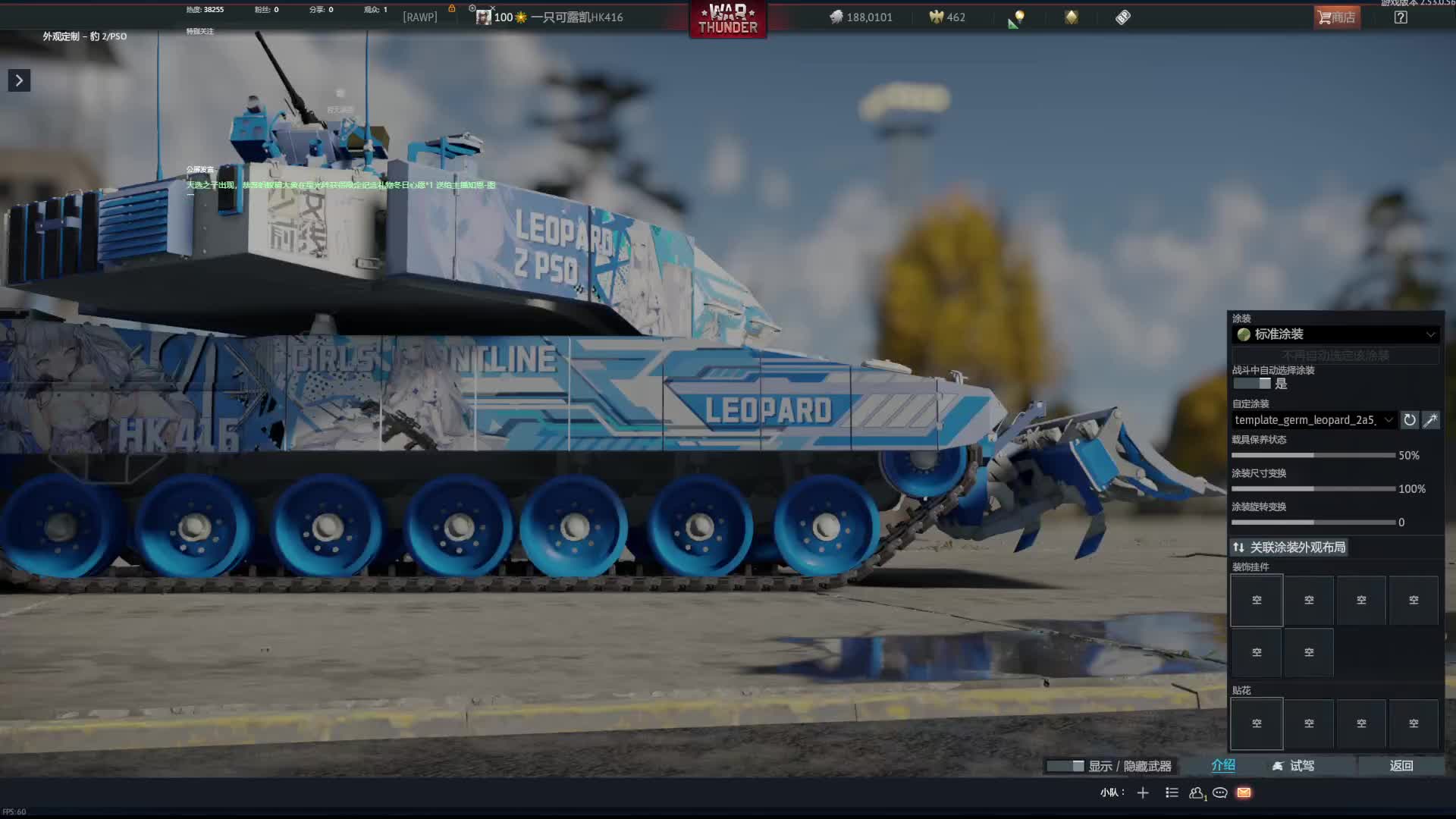Adjust the 涂装旋转变换 slider
The image size is (1456, 819).
1313,522
